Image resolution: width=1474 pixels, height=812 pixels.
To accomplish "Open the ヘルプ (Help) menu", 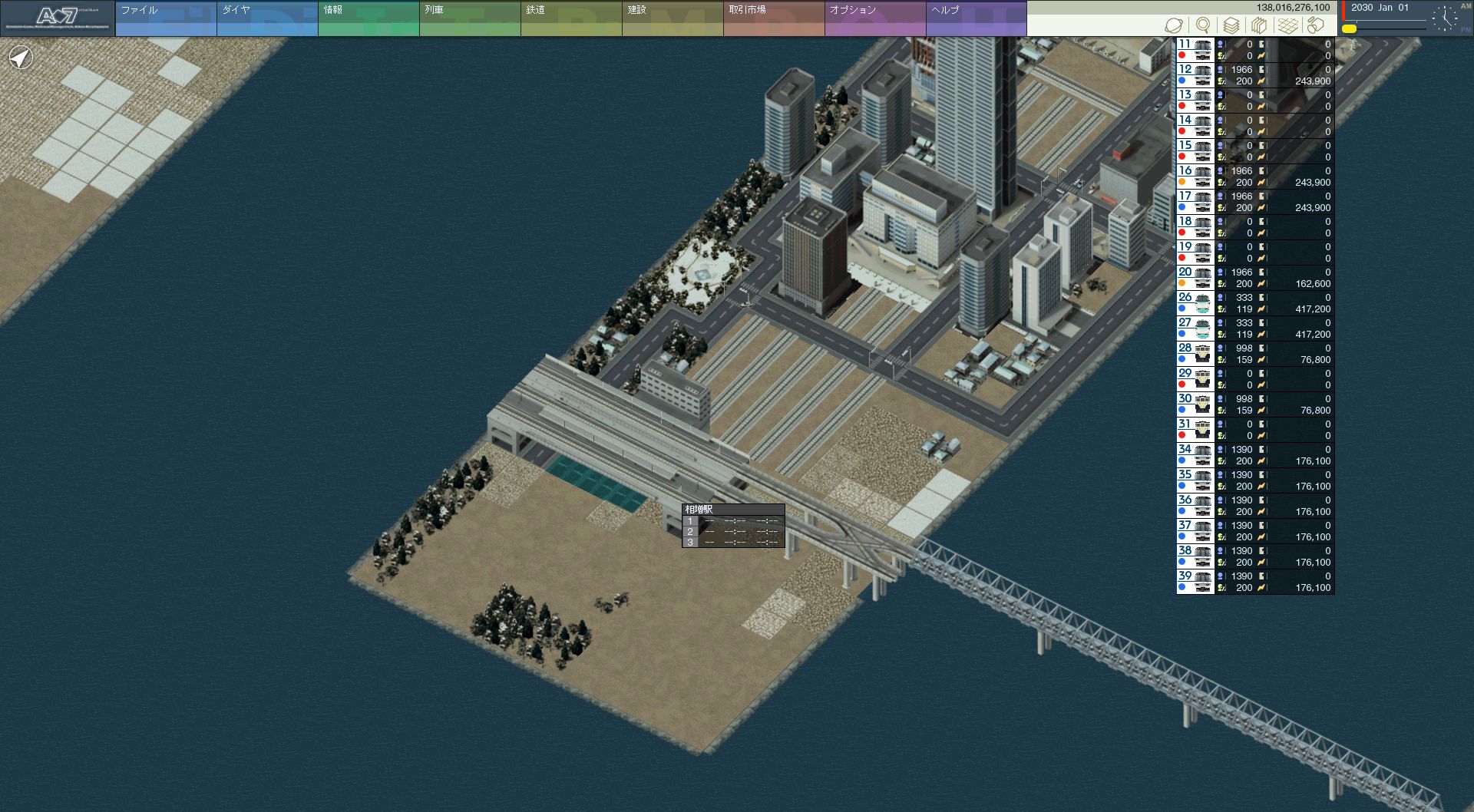I will pos(976,18).
